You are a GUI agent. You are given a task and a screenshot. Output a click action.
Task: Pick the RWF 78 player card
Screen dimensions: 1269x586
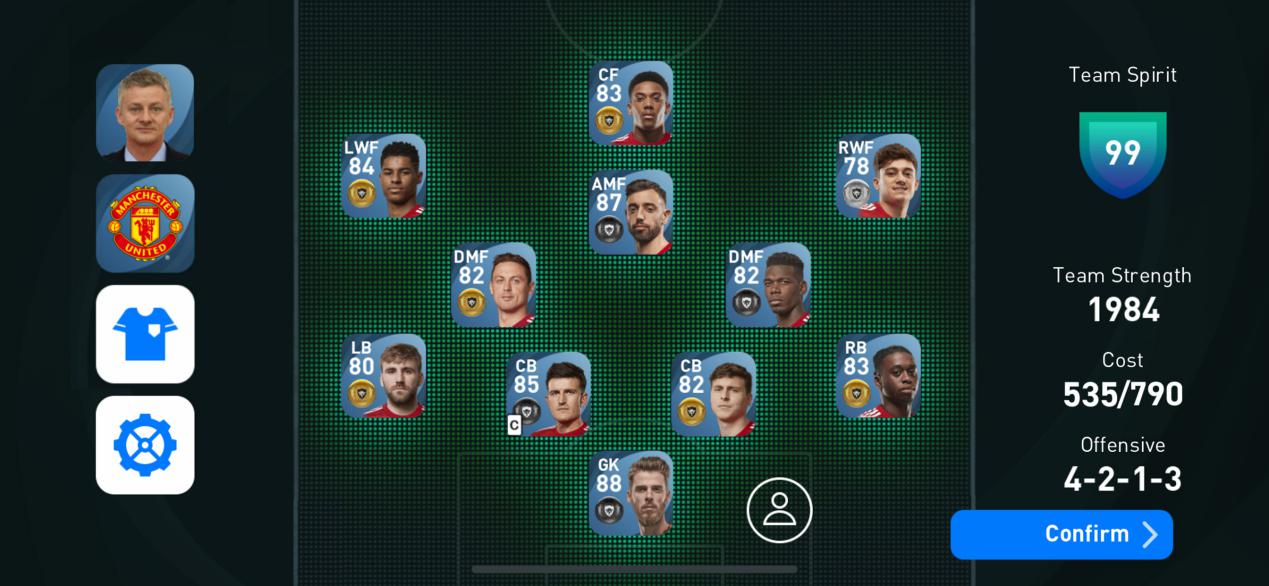[x=877, y=176]
